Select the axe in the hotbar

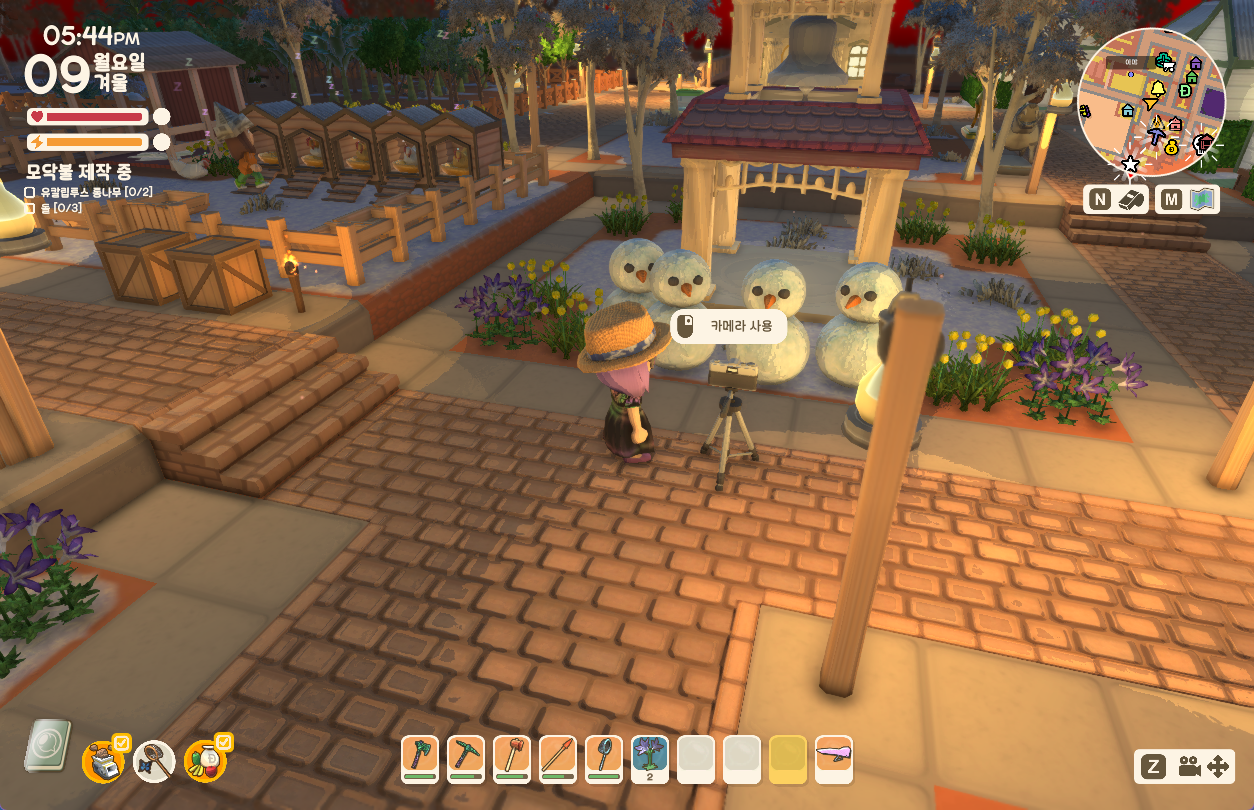click(419, 759)
